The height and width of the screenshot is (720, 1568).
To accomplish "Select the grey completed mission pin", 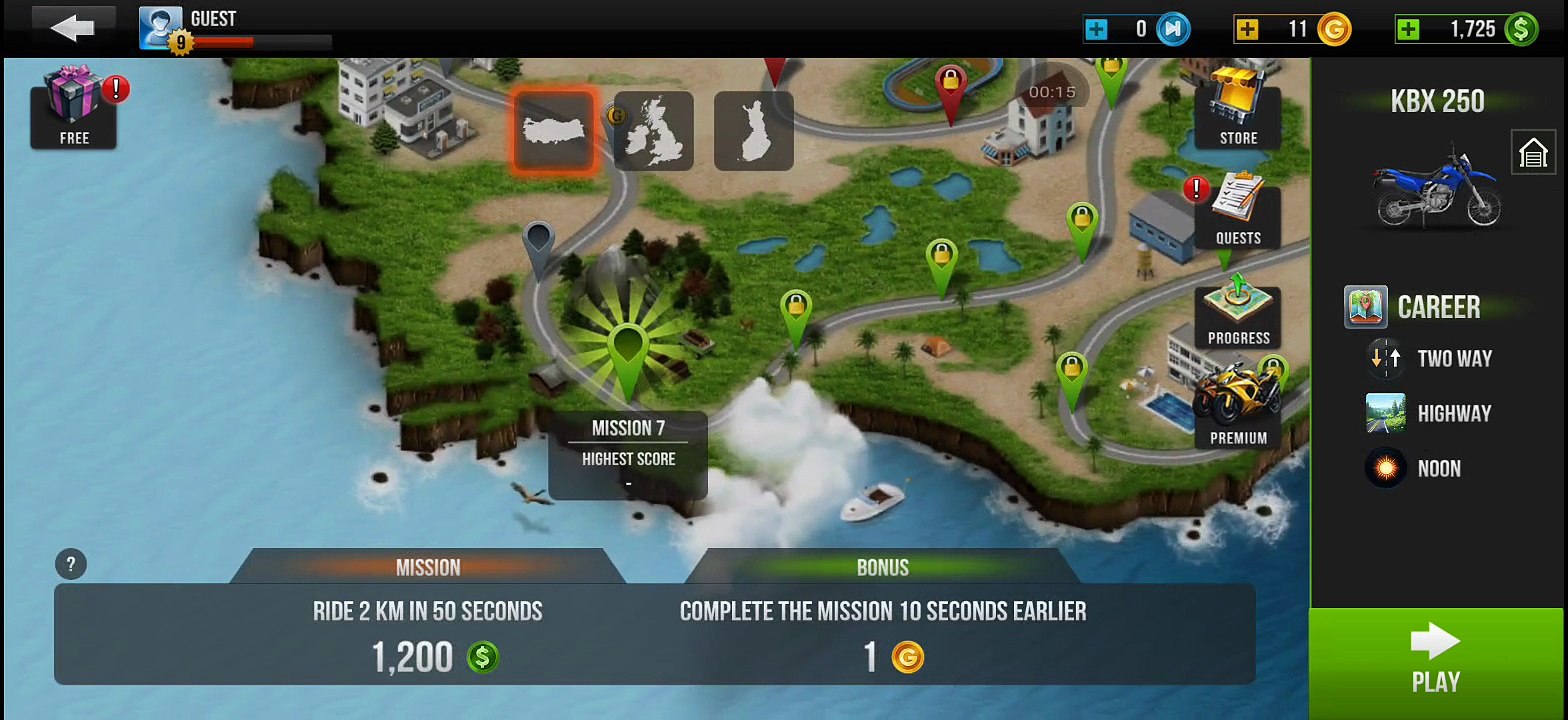I will pos(538,243).
